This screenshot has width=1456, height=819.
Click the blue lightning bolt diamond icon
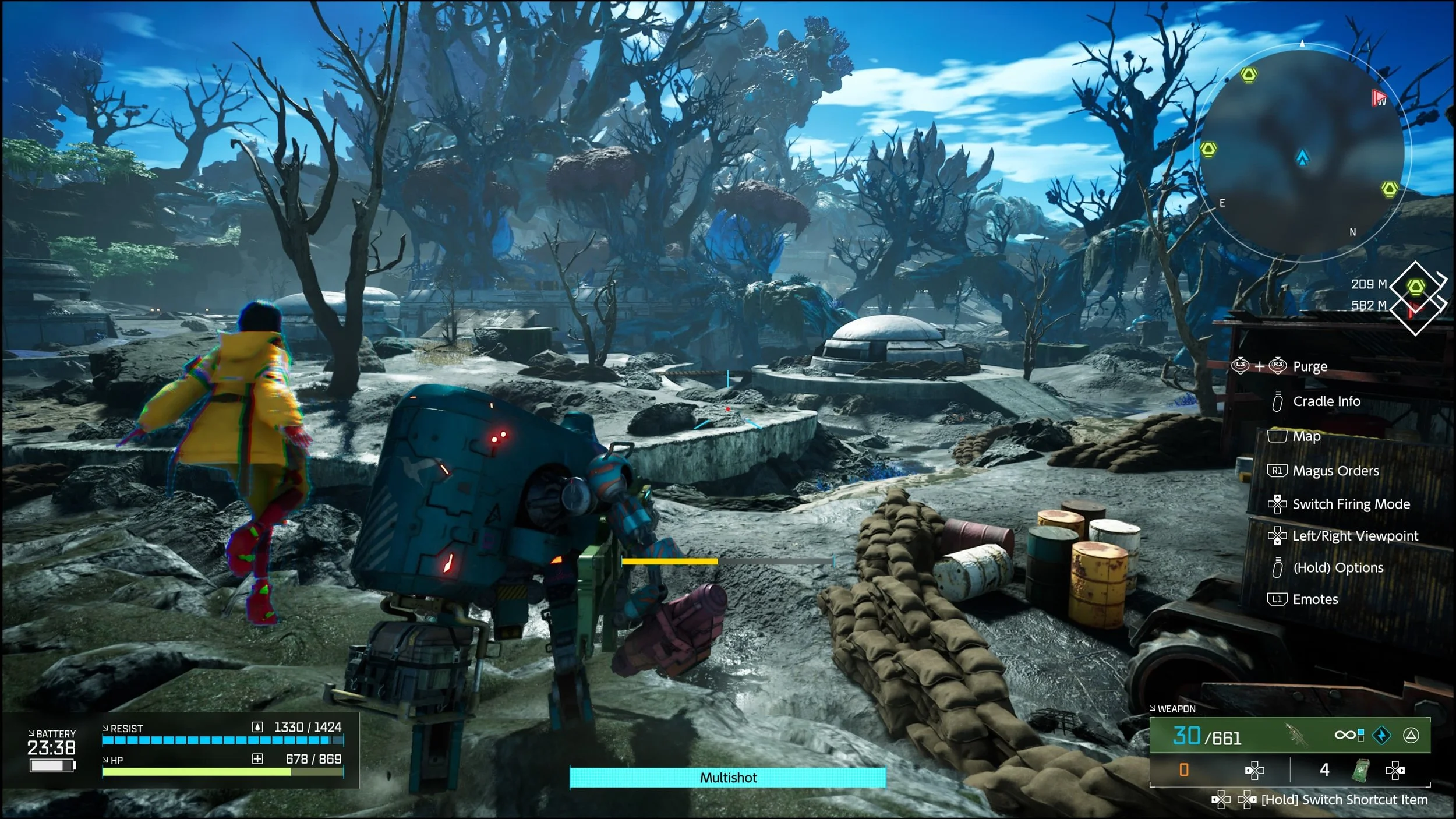pyautogui.click(x=1381, y=736)
